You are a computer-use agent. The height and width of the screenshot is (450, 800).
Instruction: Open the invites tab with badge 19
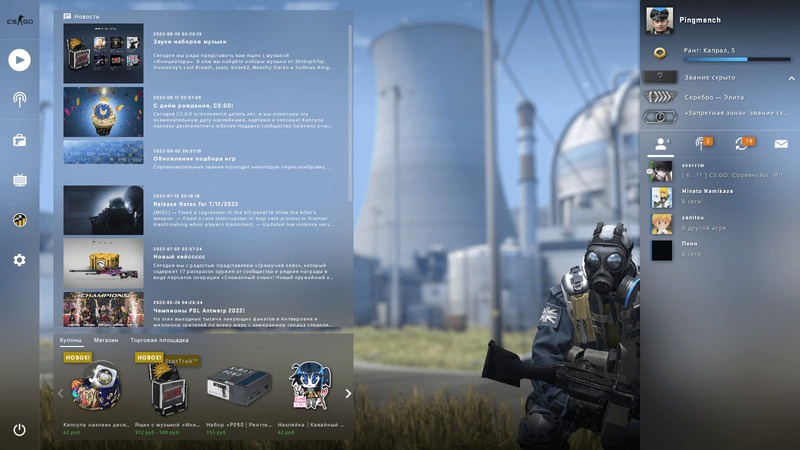pyautogui.click(x=741, y=144)
